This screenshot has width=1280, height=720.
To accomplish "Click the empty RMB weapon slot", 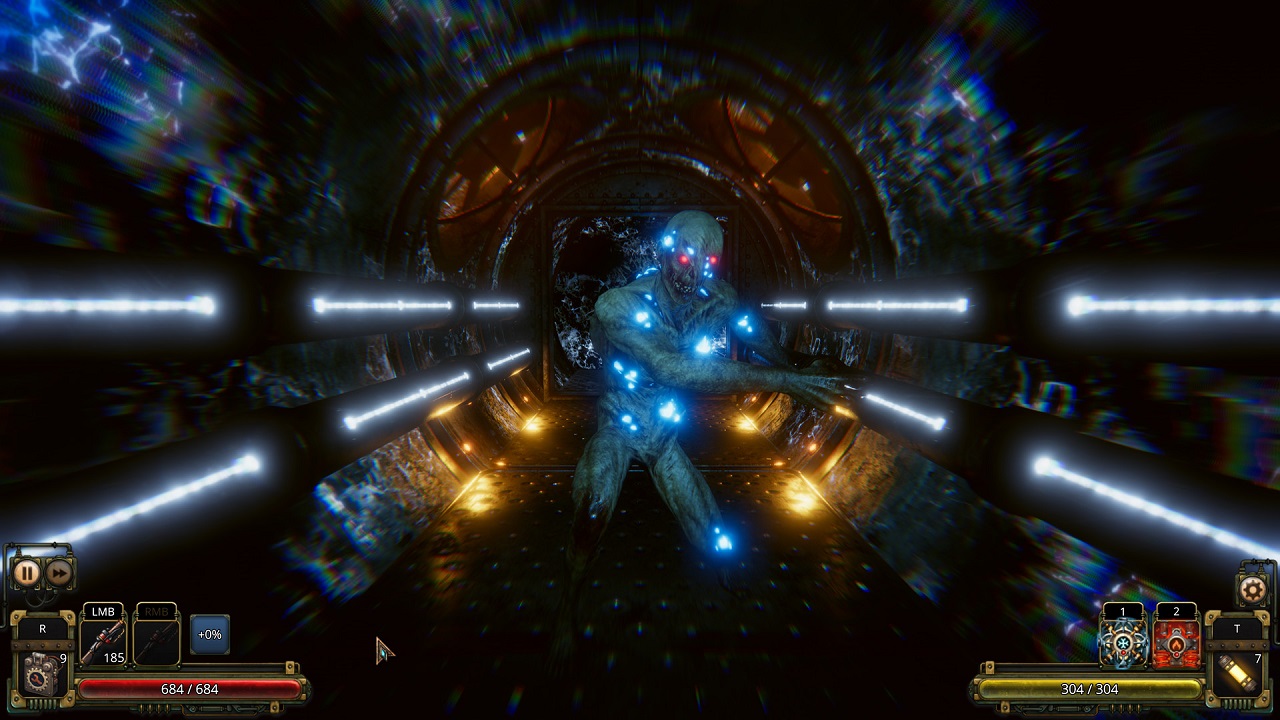I will [x=155, y=640].
